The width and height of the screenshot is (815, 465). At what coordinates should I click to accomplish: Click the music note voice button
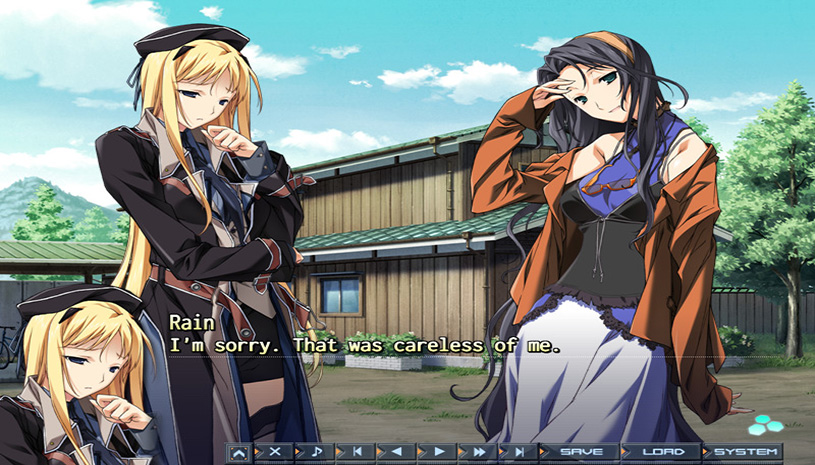[x=316, y=453]
